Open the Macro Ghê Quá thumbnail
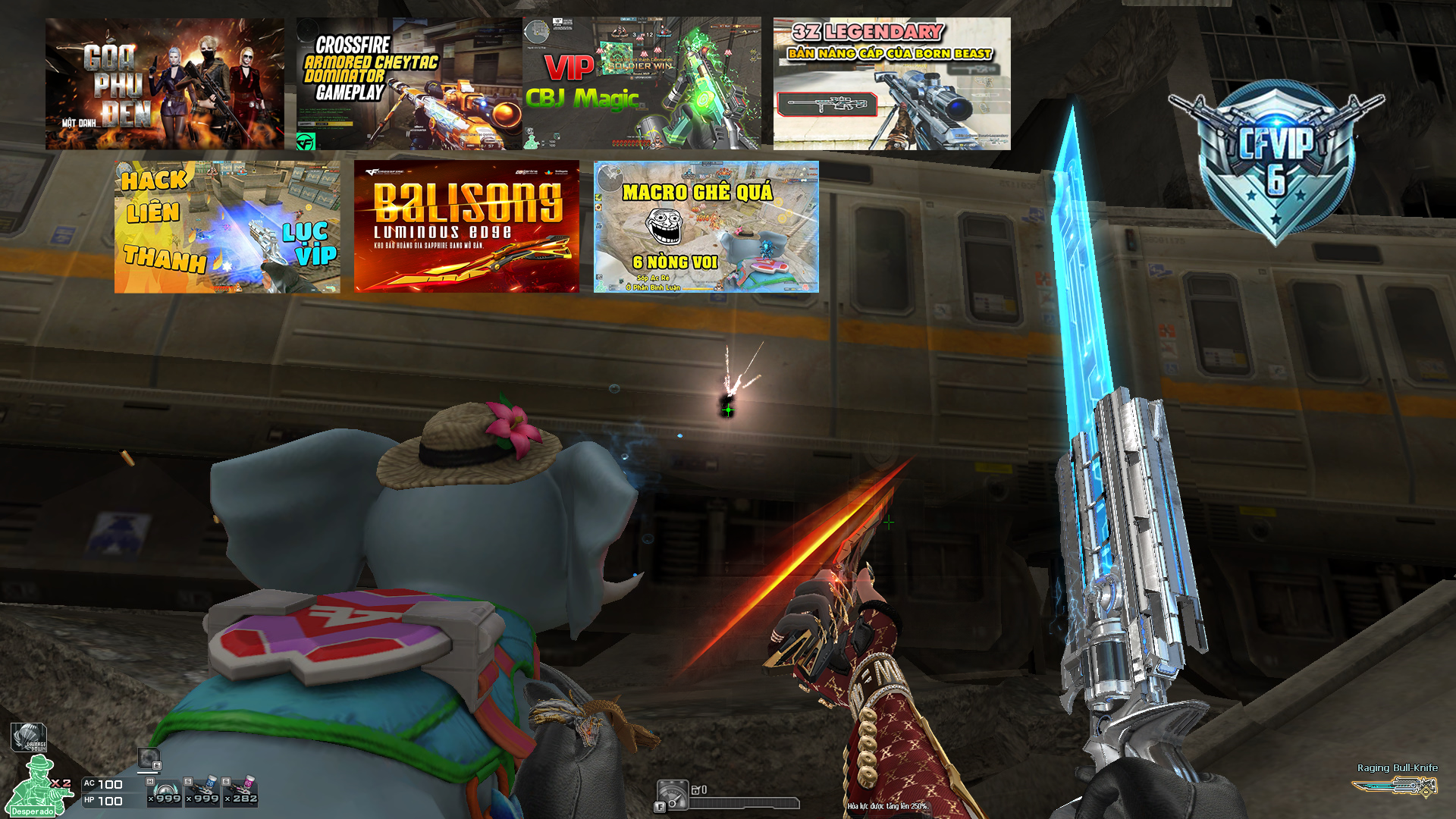The height and width of the screenshot is (819, 1456). (x=706, y=226)
